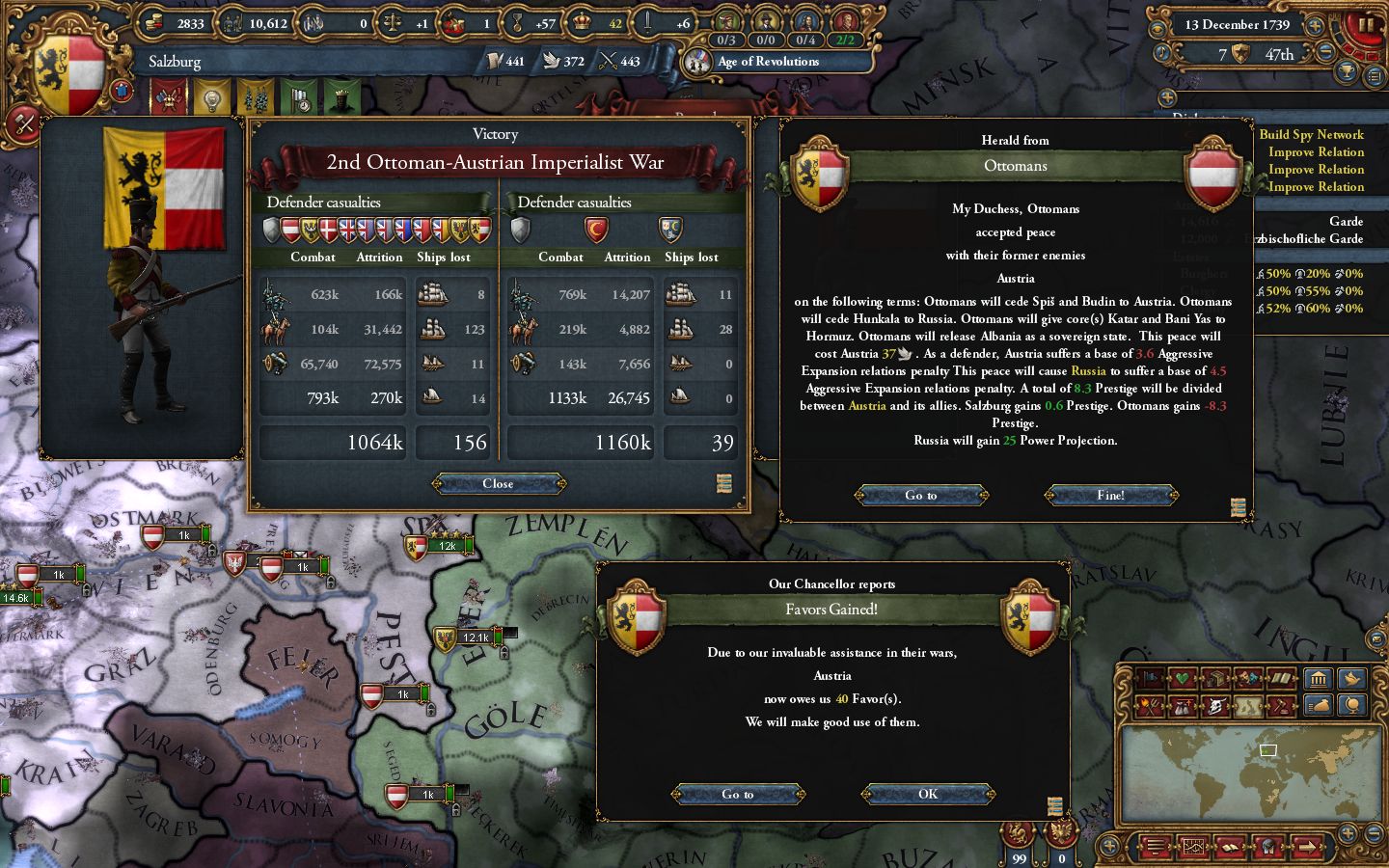Open the Trade Goods mapmode crate icon
Screen dimensions: 1389x868
click(x=1215, y=678)
